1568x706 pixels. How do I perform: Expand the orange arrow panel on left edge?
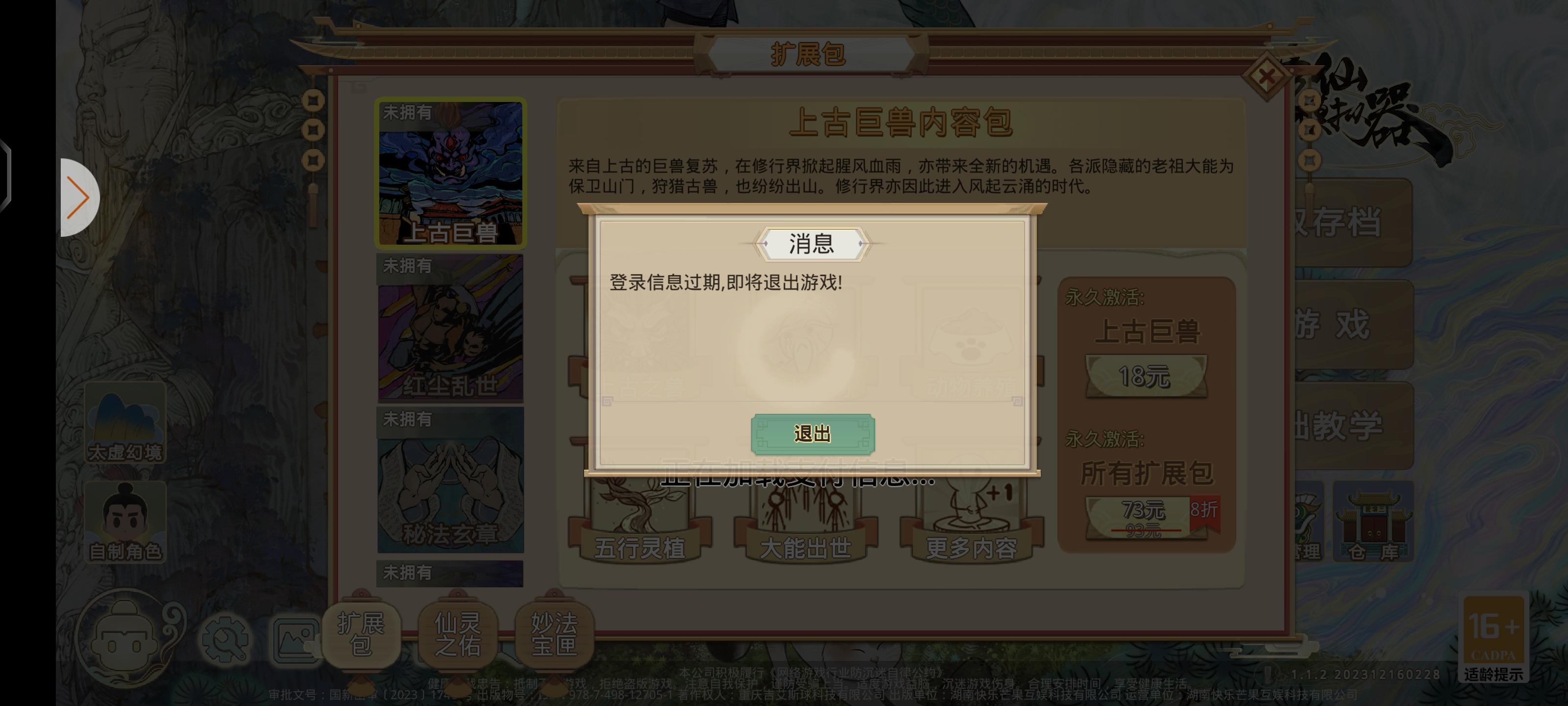tap(79, 198)
